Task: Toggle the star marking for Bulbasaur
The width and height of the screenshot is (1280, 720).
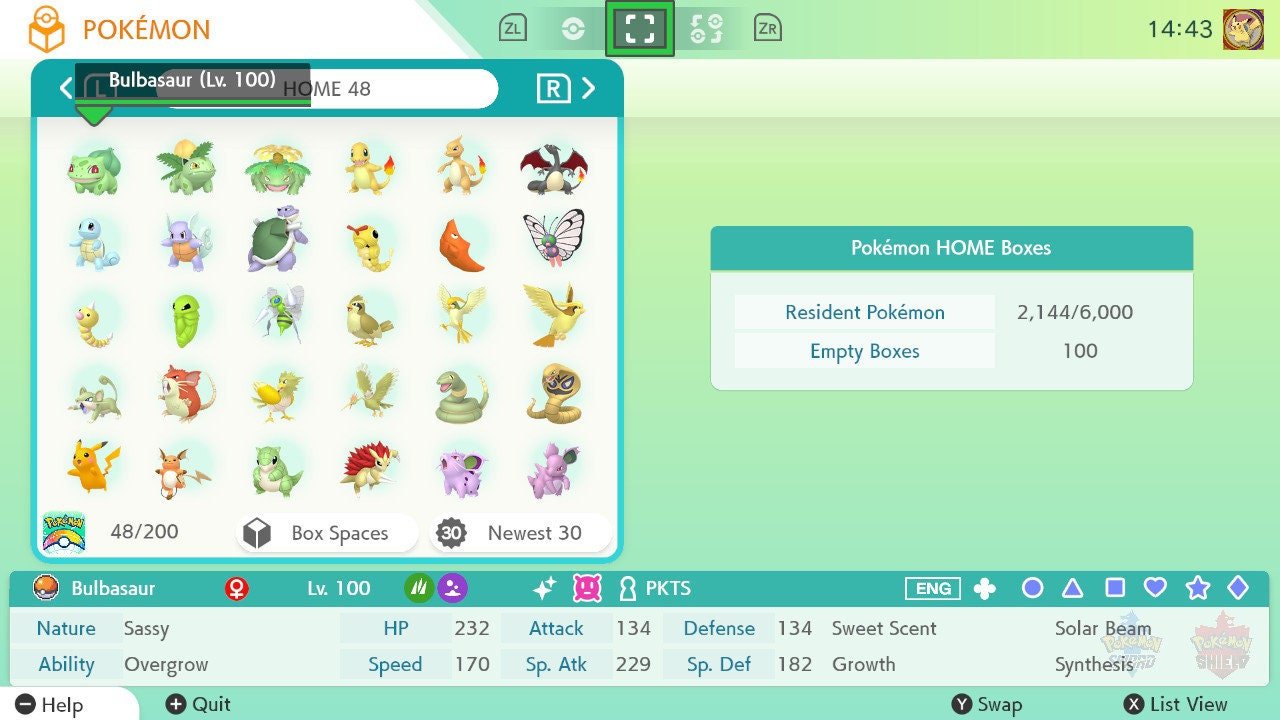Action: pos(1198,589)
